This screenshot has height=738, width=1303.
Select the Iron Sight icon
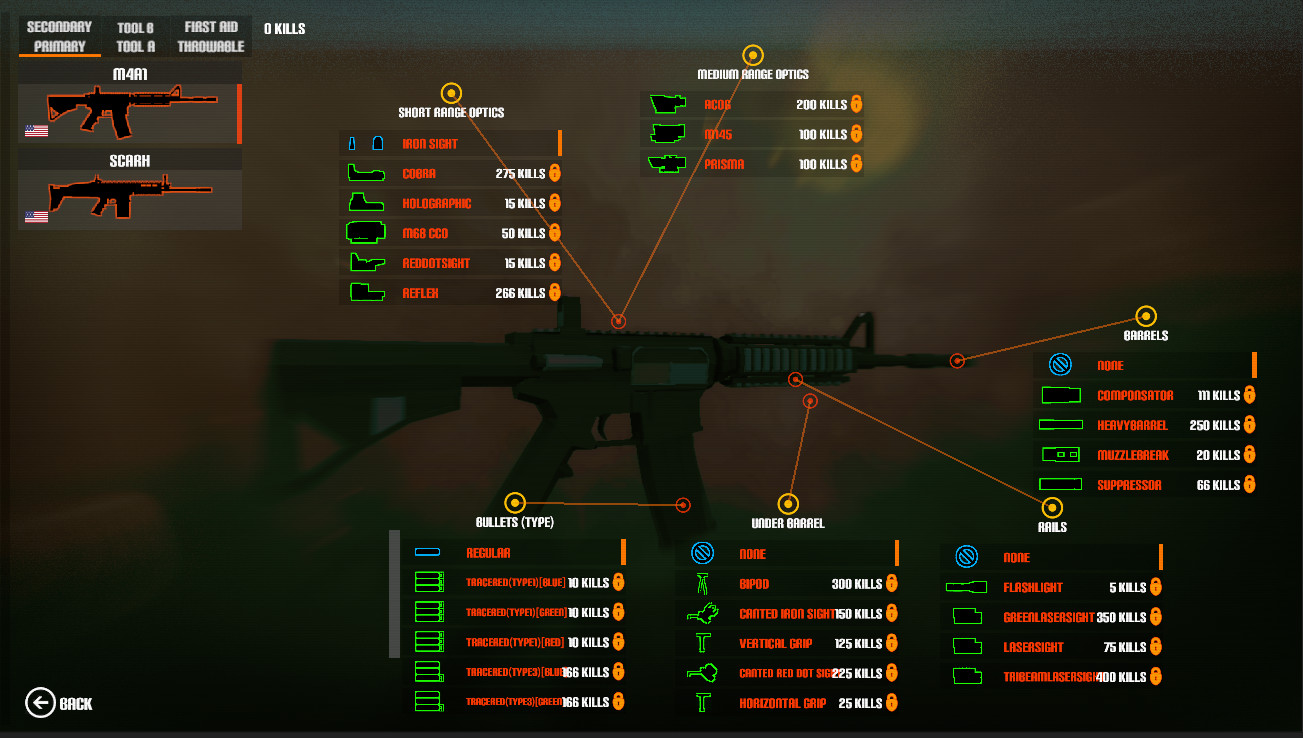point(364,143)
